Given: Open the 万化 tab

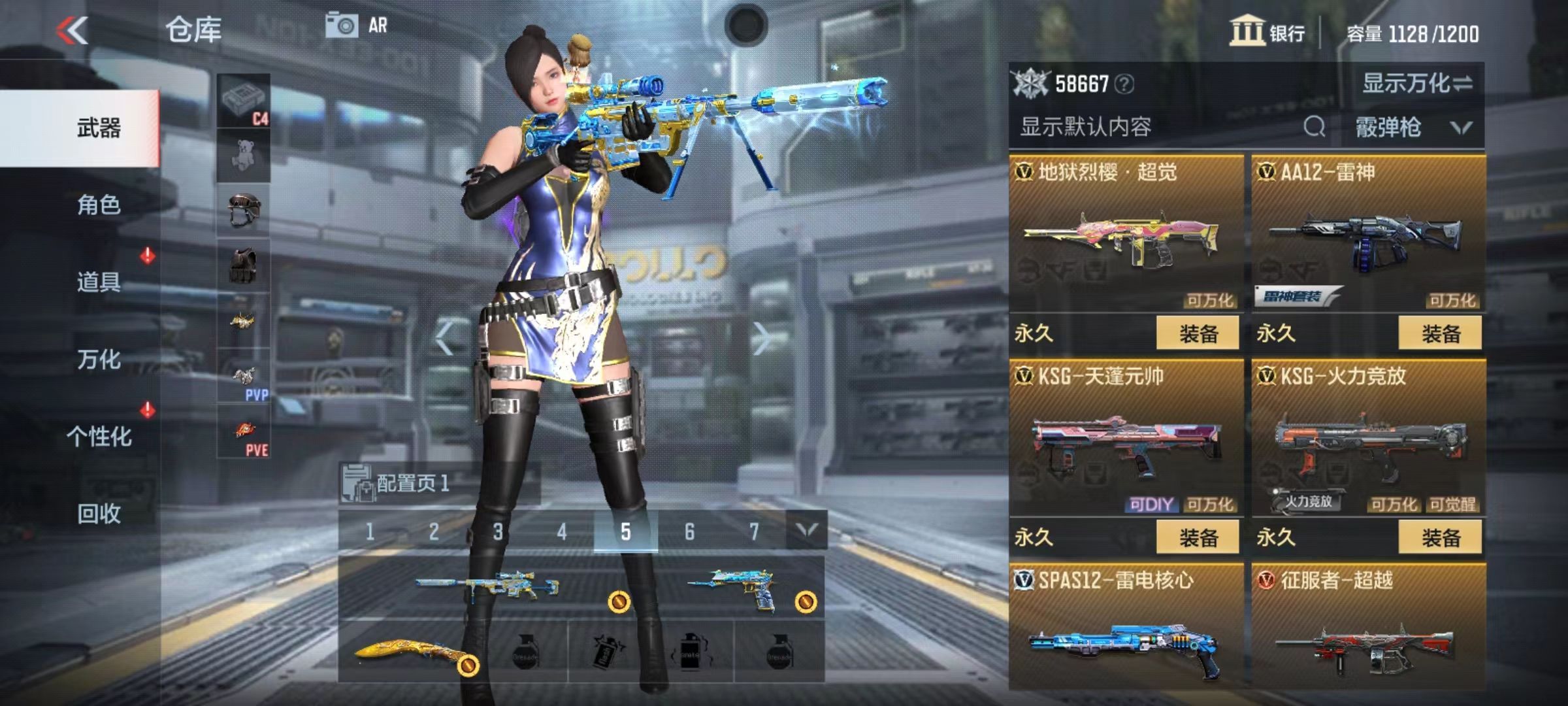Looking at the screenshot, I should 98,359.
